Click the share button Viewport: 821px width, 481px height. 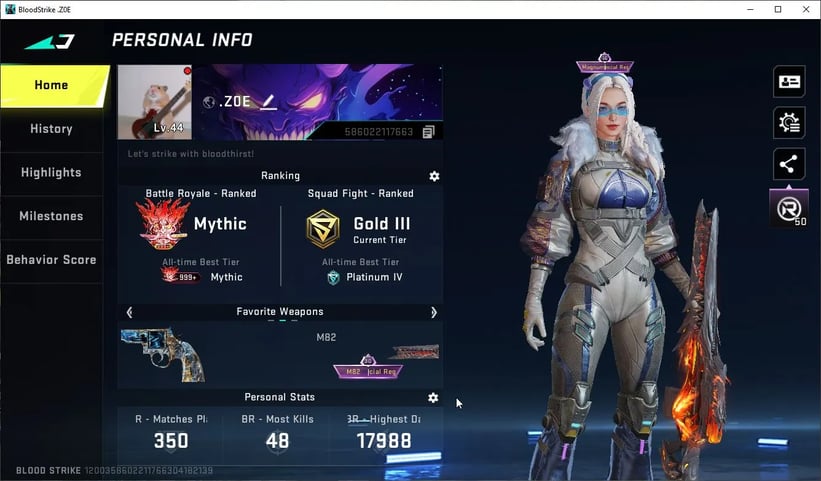[x=789, y=164]
